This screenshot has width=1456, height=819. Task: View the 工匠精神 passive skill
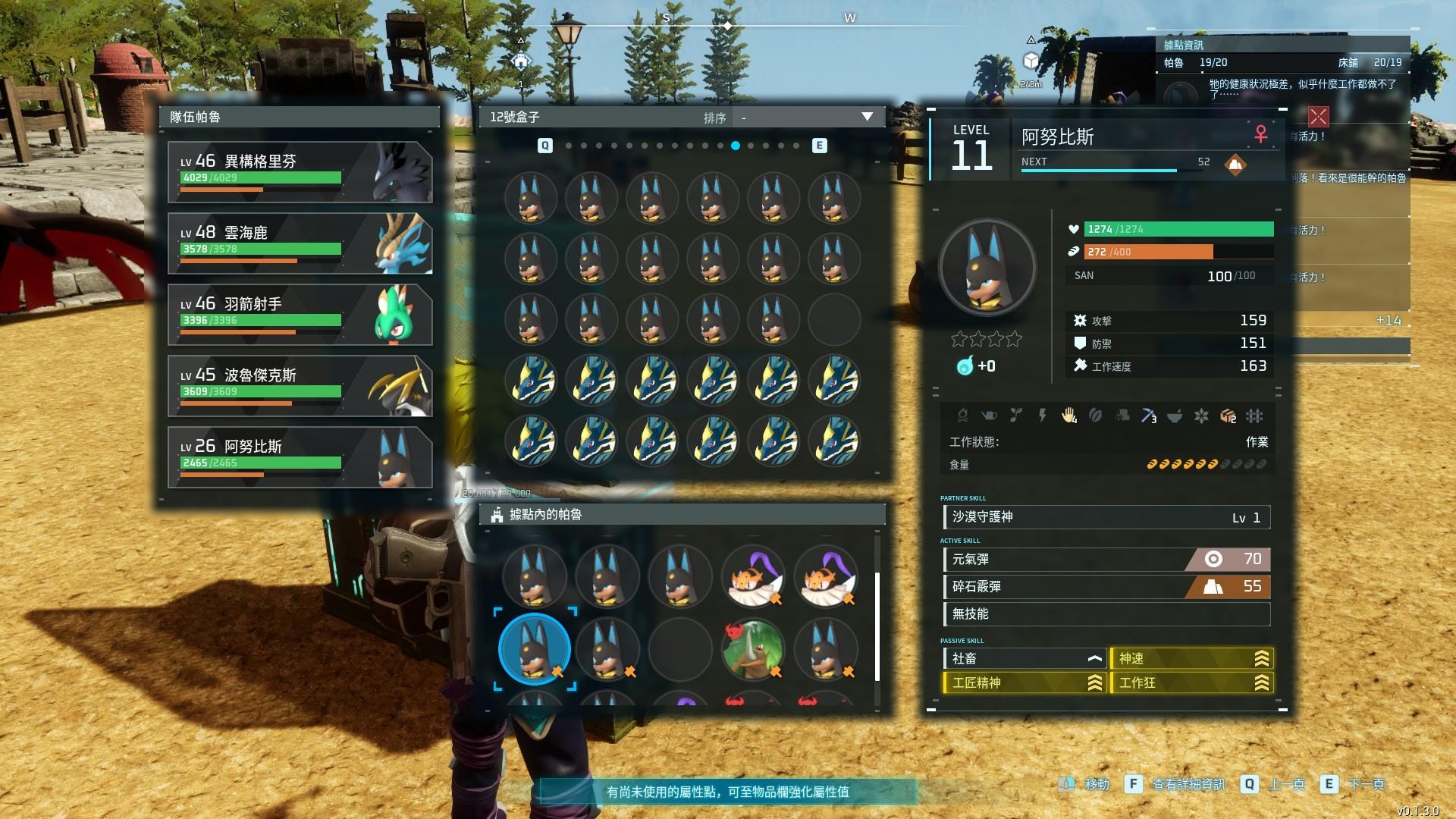pyautogui.click(x=1024, y=683)
